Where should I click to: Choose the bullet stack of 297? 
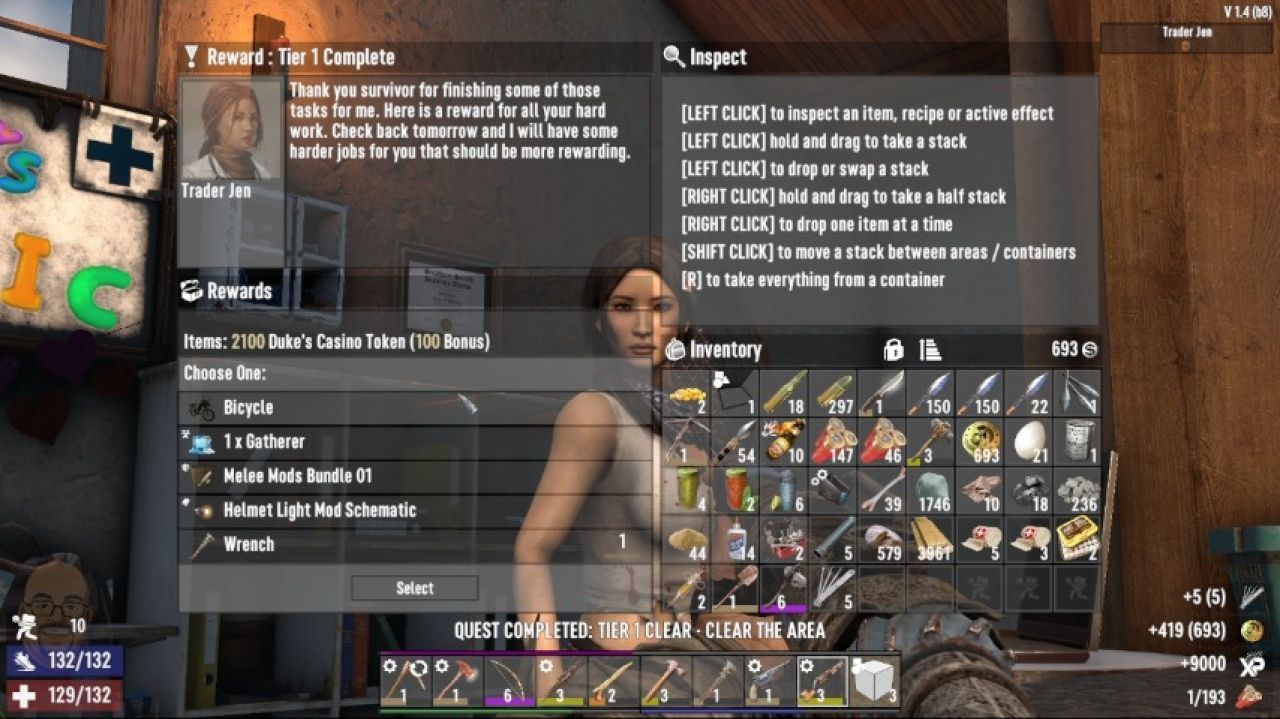833,393
